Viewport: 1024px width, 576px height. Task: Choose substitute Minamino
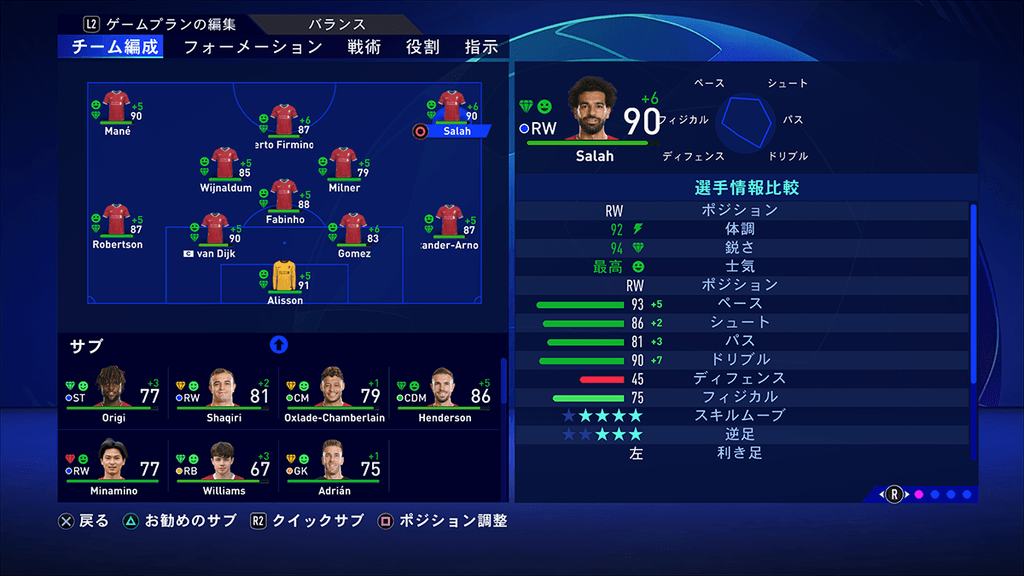click(113, 468)
